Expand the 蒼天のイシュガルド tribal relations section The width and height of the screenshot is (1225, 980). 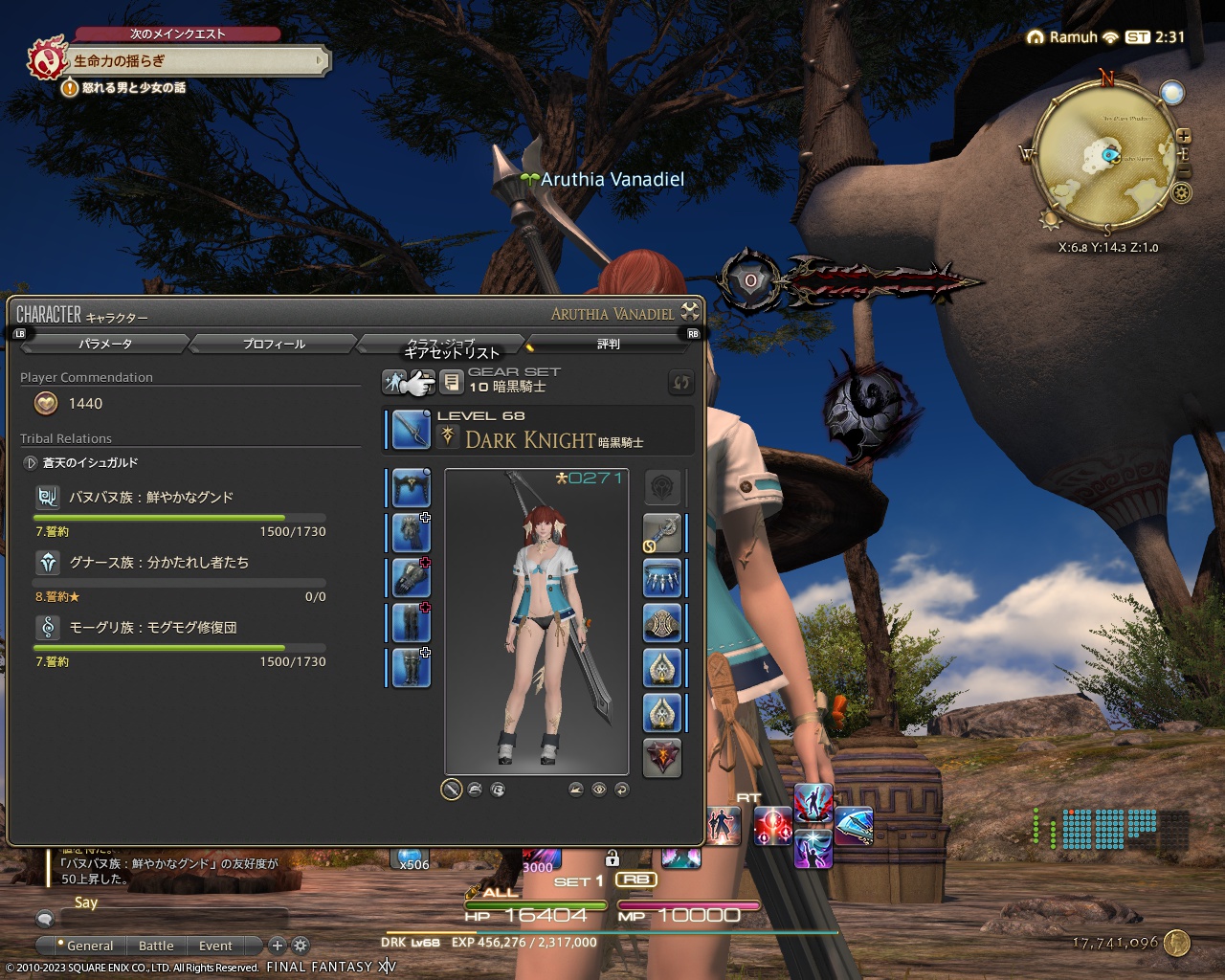(x=29, y=462)
